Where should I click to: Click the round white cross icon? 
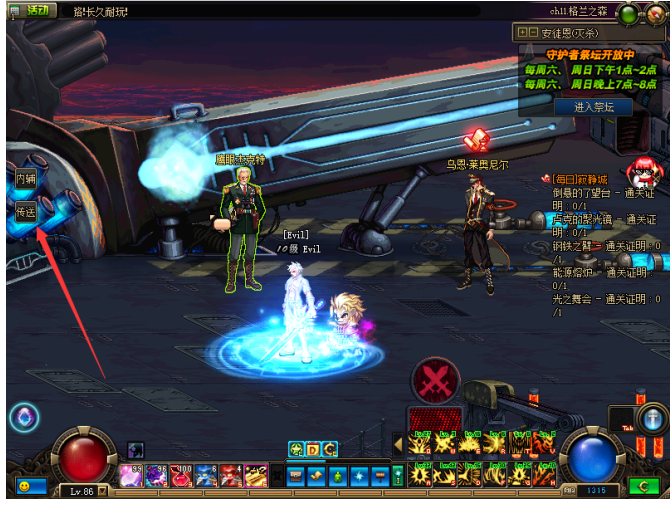click(x=655, y=418)
